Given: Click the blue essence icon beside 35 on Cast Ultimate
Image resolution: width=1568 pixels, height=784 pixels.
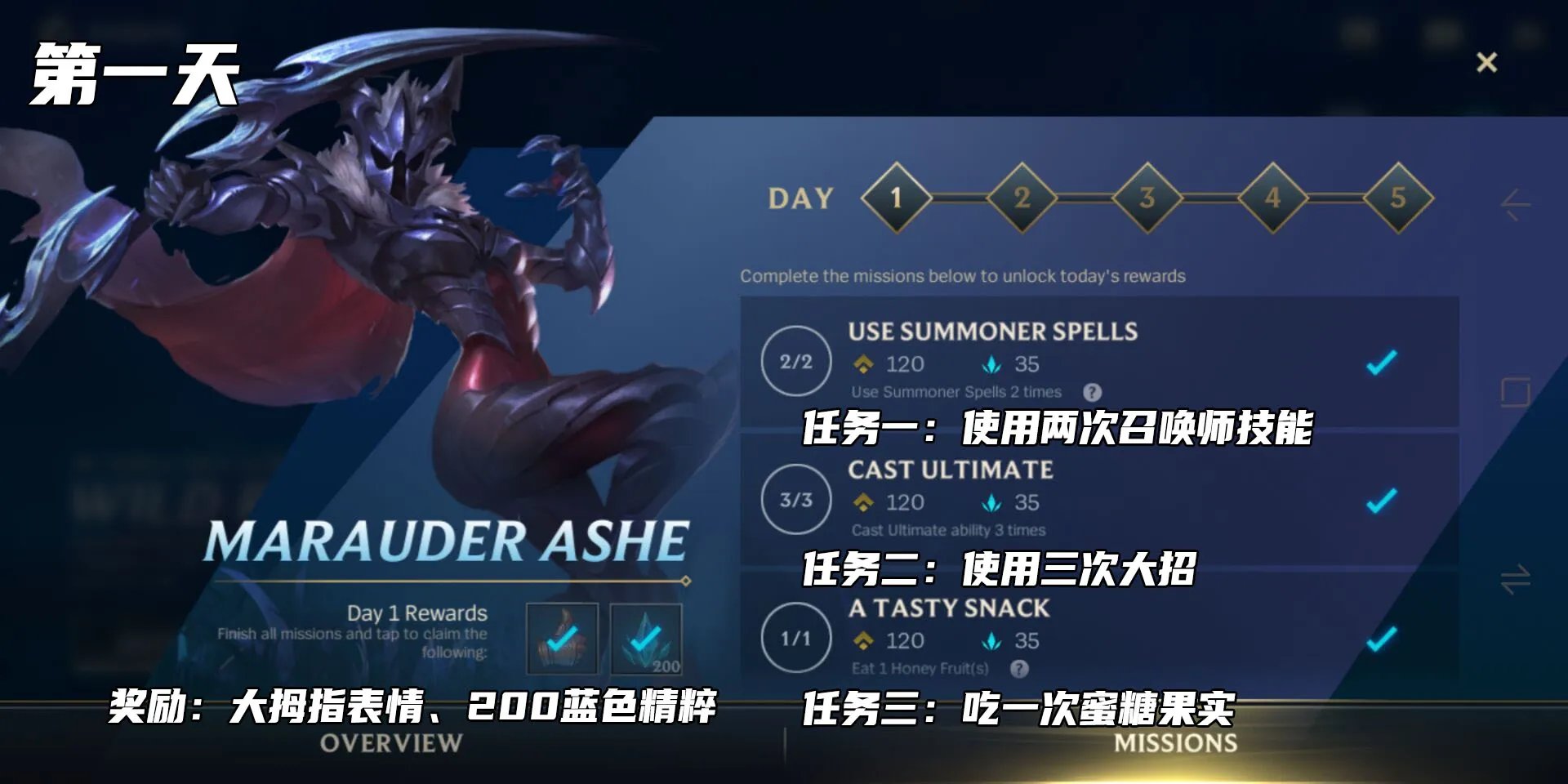Looking at the screenshot, I should click(x=991, y=503).
